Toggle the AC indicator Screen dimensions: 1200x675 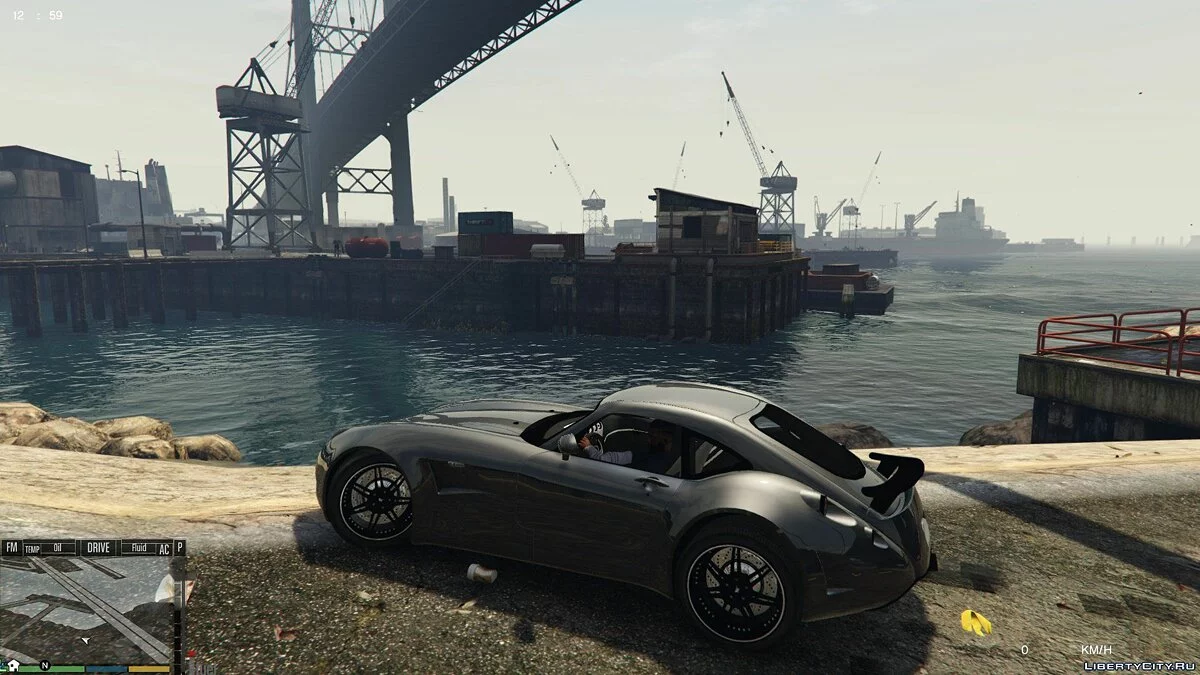click(x=164, y=548)
